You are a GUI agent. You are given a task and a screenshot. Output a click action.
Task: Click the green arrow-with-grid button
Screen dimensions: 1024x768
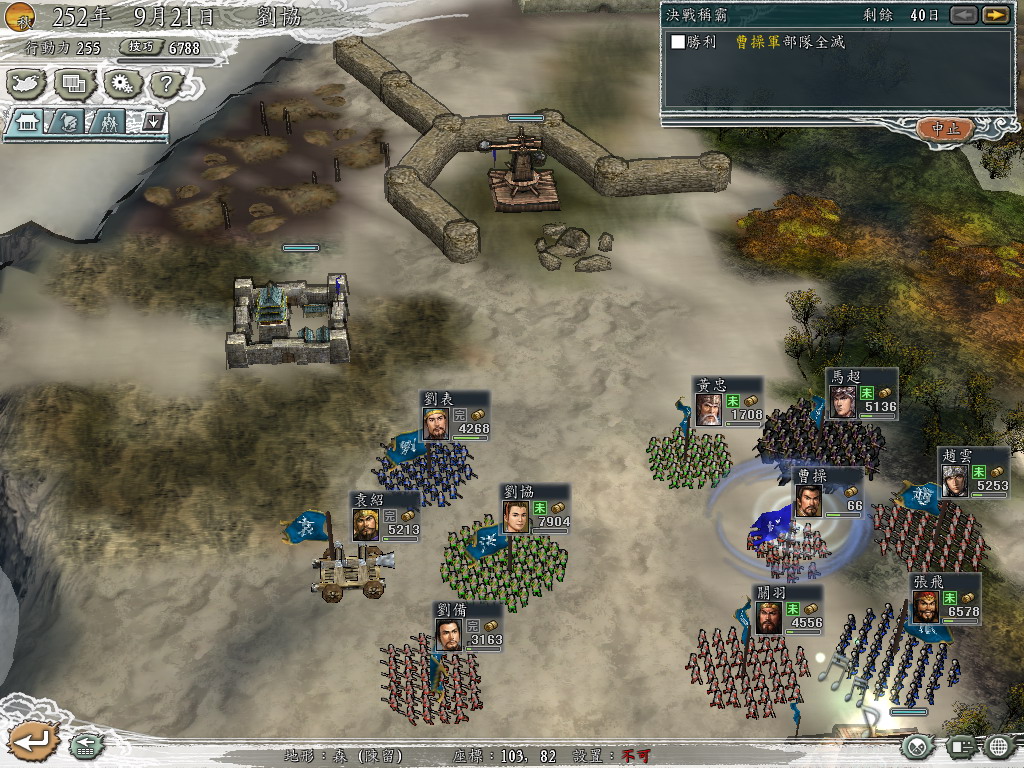coord(86,744)
